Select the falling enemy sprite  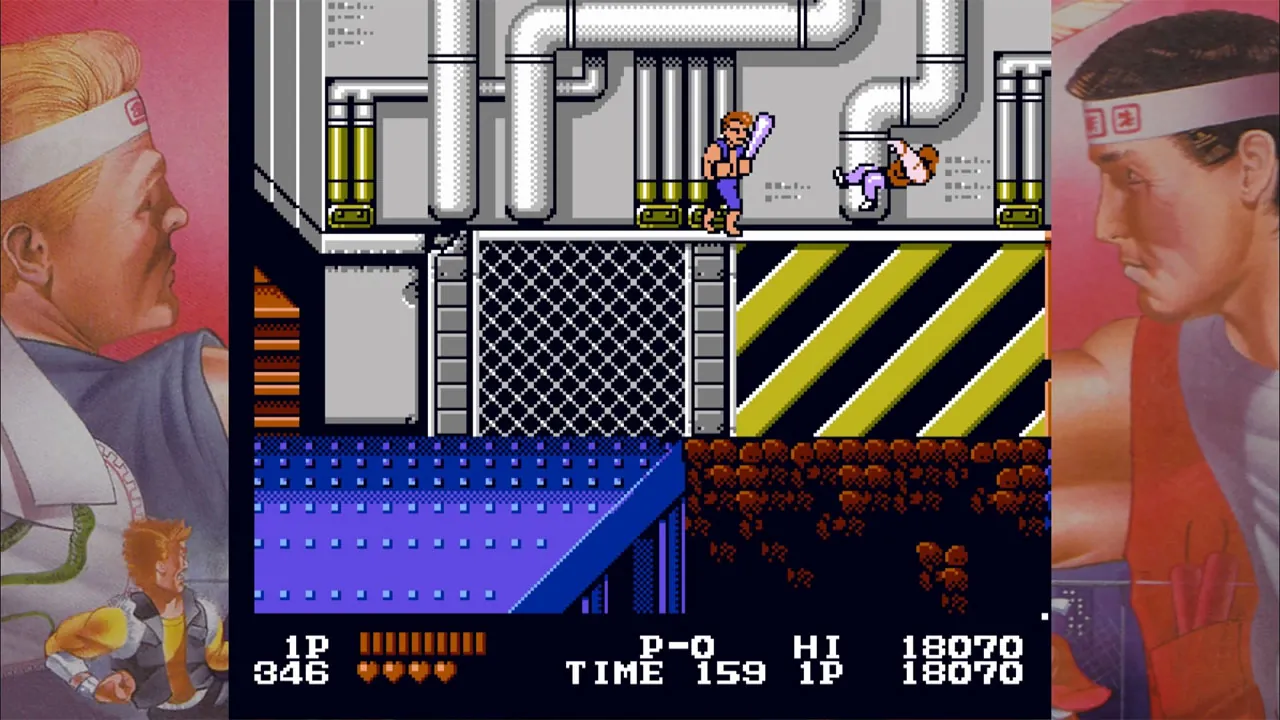point(885,170)
